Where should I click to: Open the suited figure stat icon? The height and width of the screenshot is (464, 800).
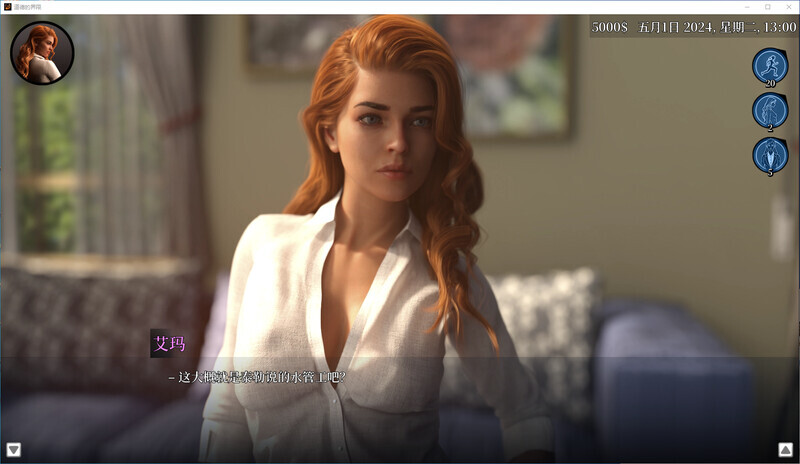(x=770, y=155)
